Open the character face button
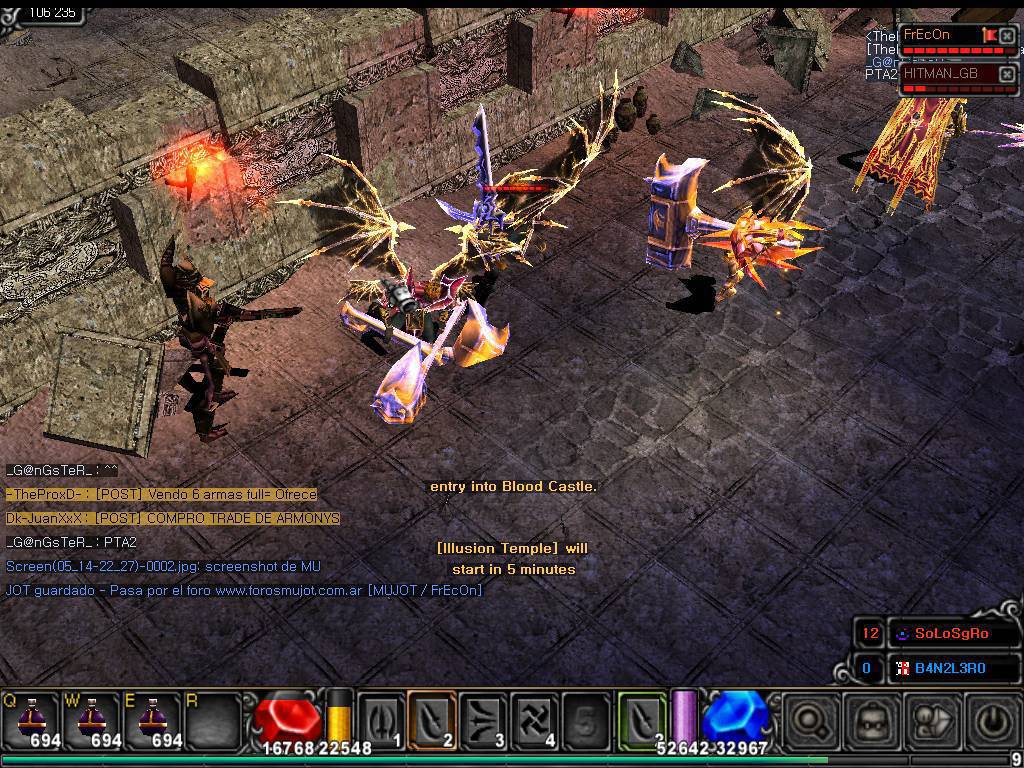This screenshot has height=768, width=1024. point(864,719)
